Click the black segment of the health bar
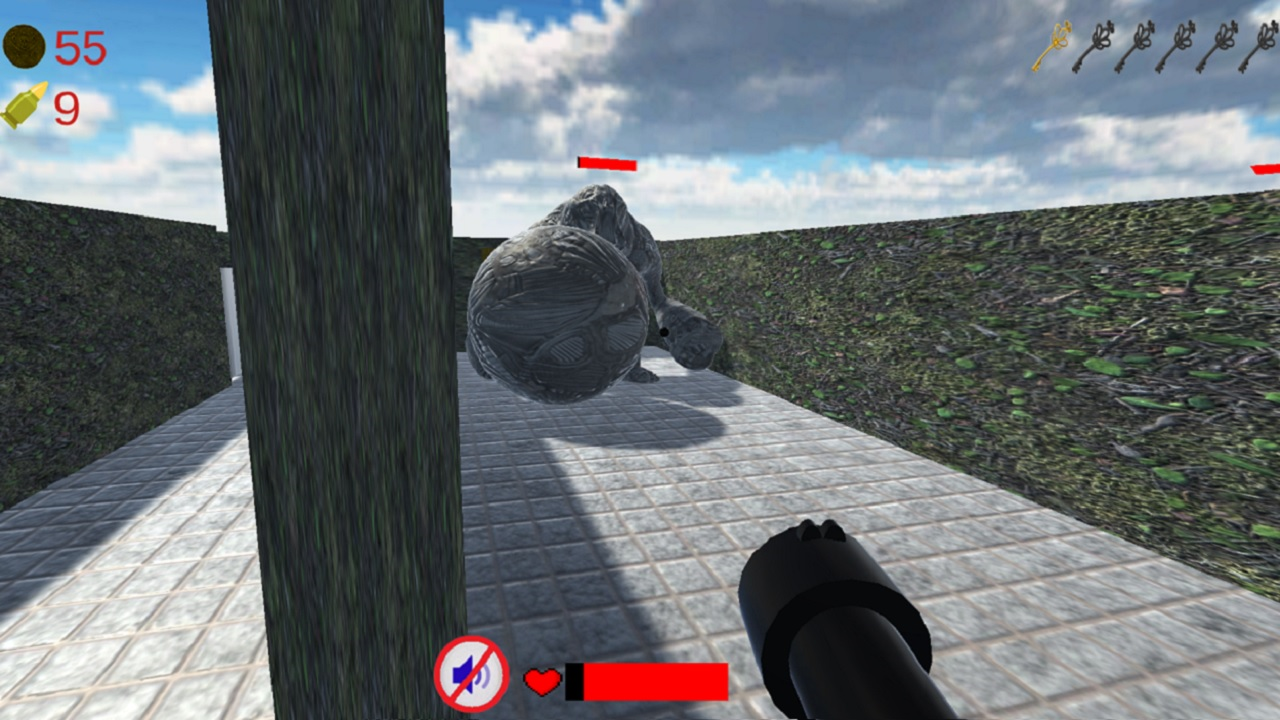The image size is (1280, 720). coord(574,679)
